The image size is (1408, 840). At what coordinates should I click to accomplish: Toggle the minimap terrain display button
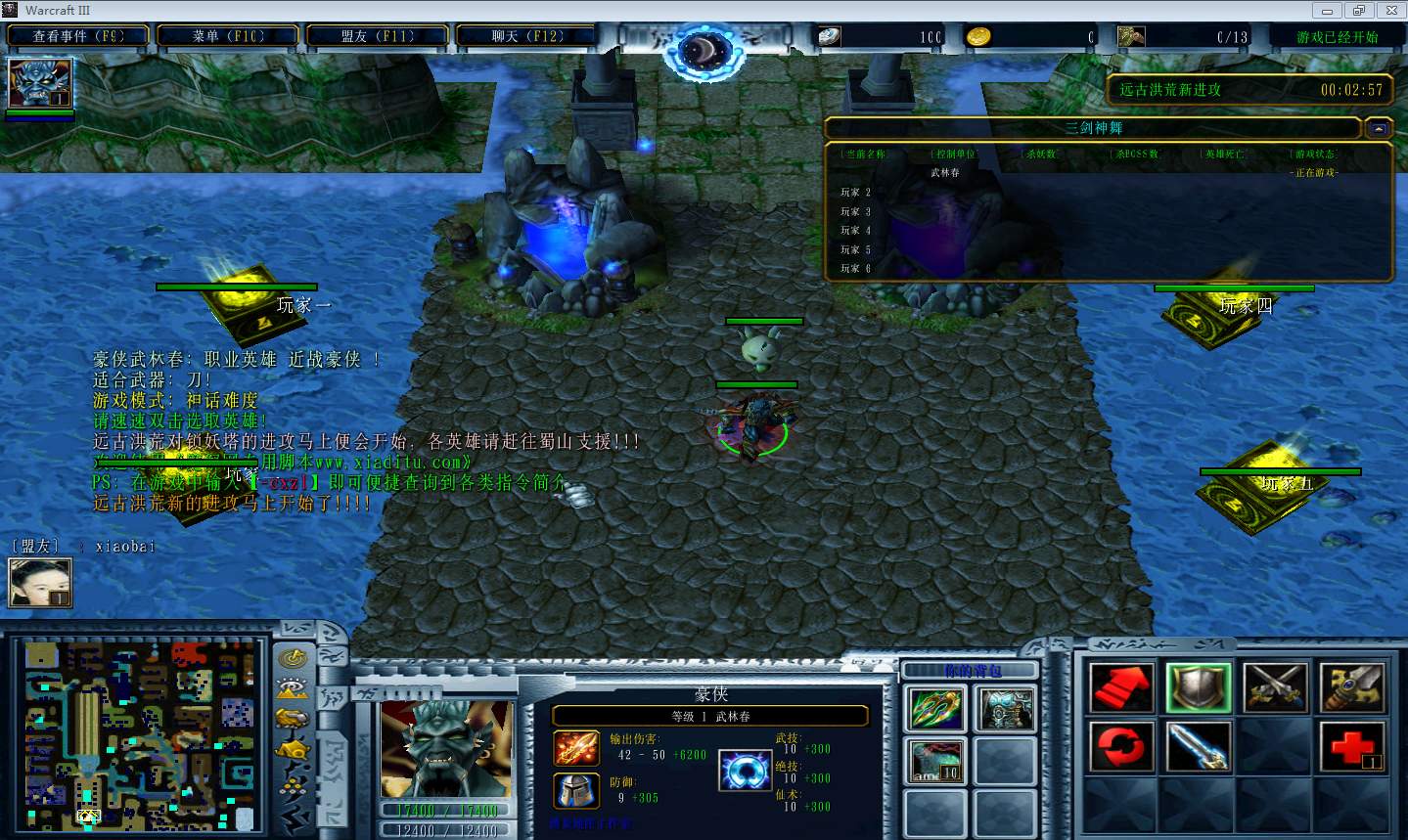(294, 688)
